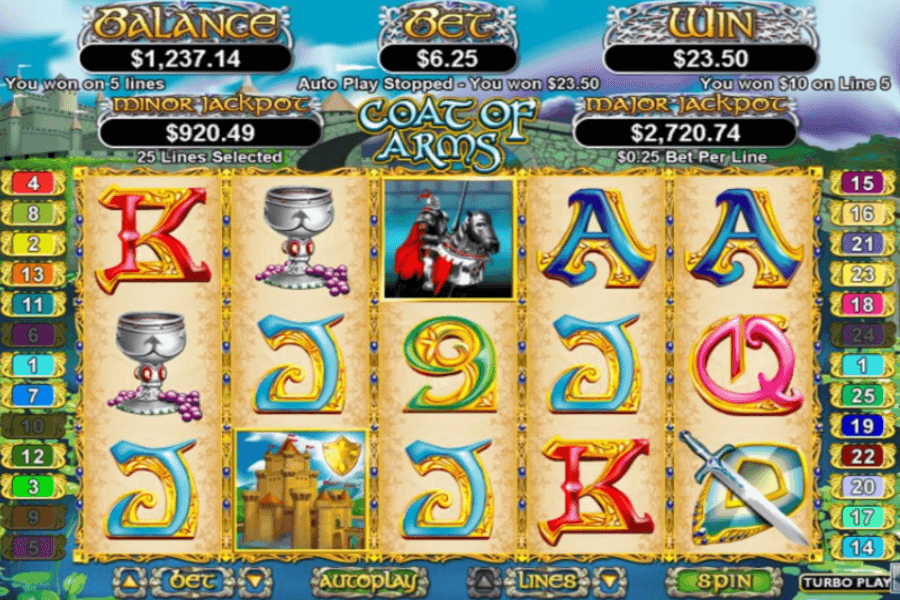Click the payline 14 marker
The width and height of the screenshot is (900, 600).
[x=861, y=548]
